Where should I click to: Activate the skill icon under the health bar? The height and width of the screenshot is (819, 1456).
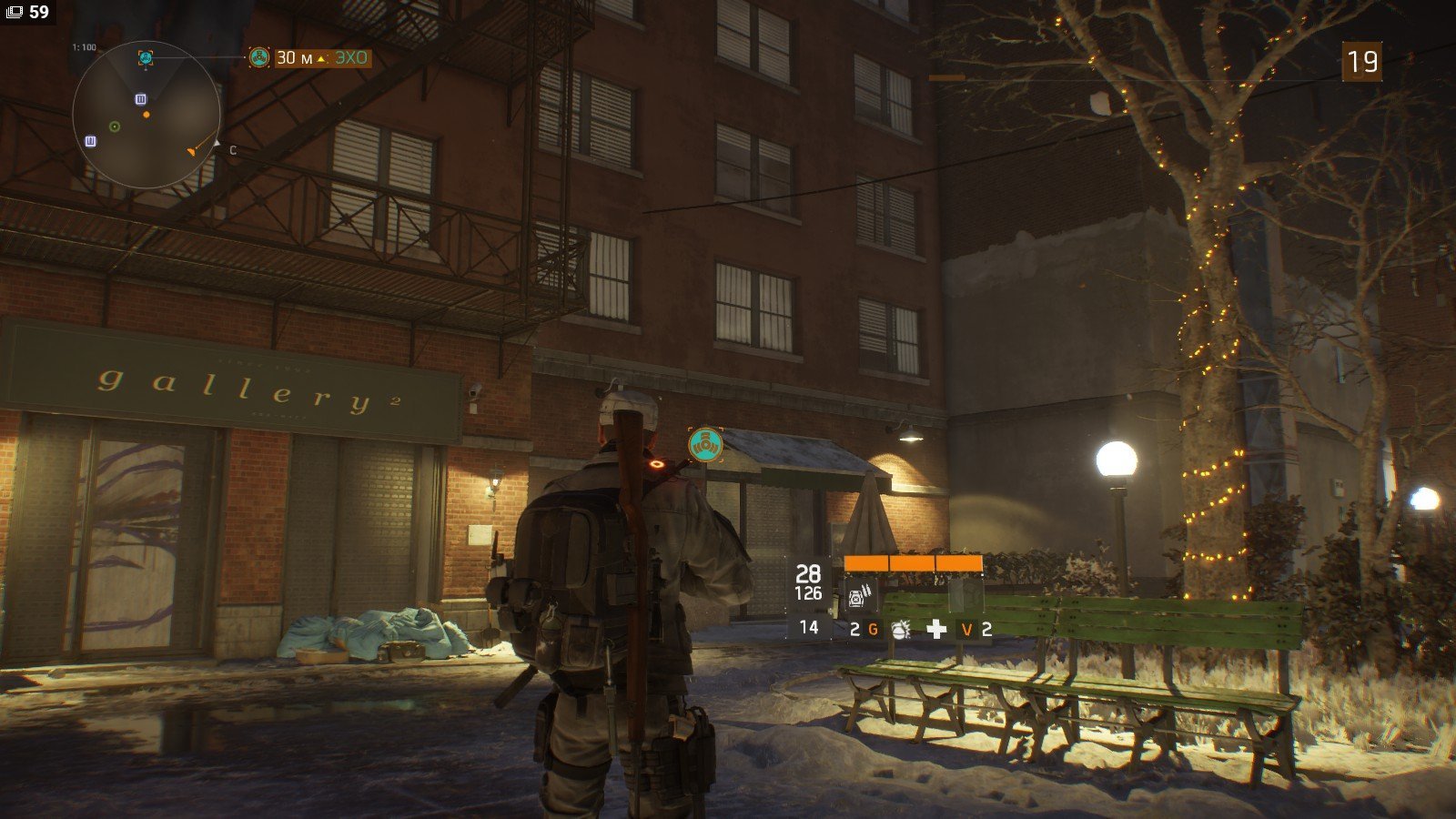(861, 595)
